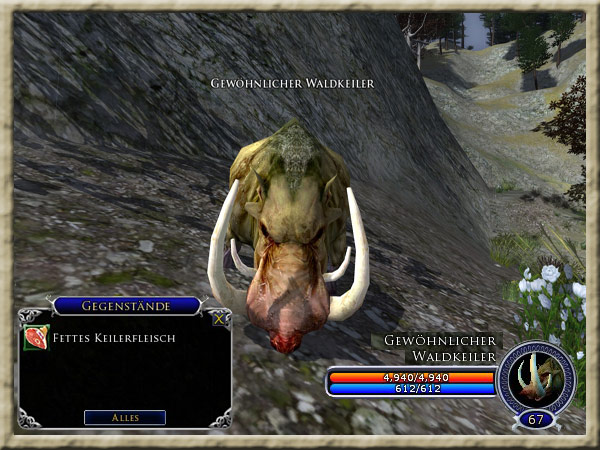600x450 pixels.
Task: Click the Waldkeiler target portrait
Action: click(536, 377)
